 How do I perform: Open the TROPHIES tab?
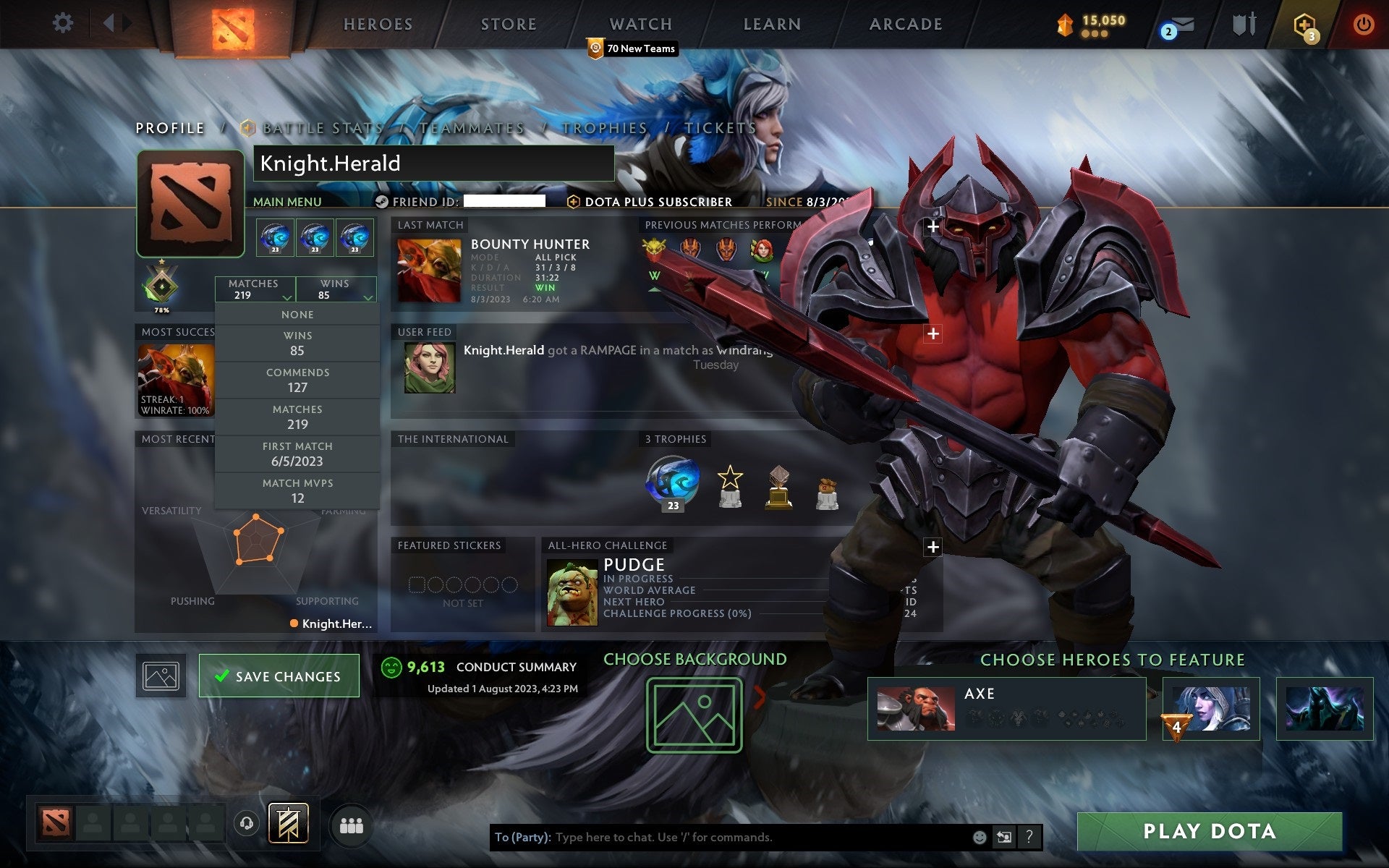pyautogui.click(x=606, y=128)
